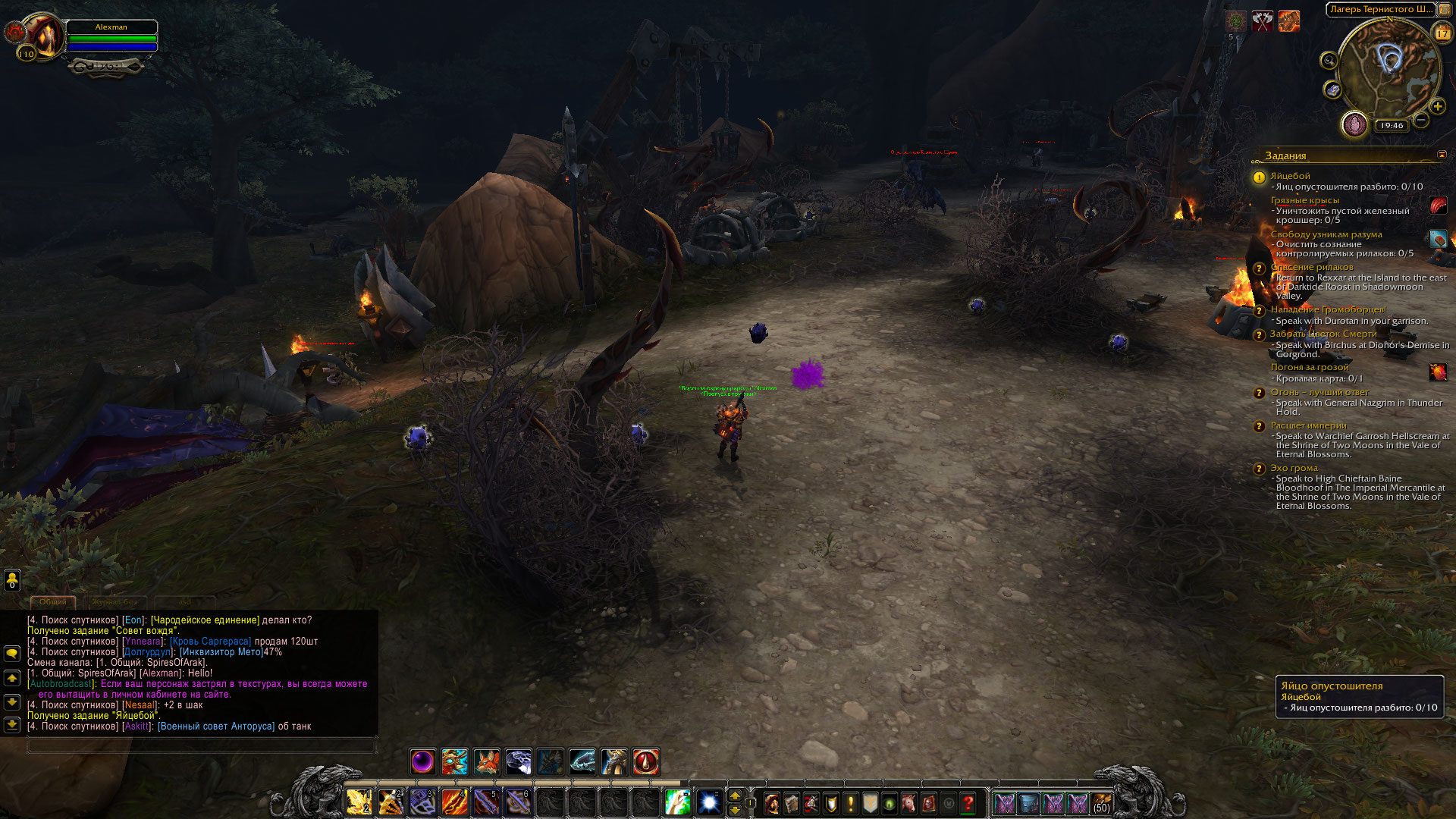This screenshot has width=1456, height=819.
Task: Activate the white starburst ability
Action: pos(709,802)
